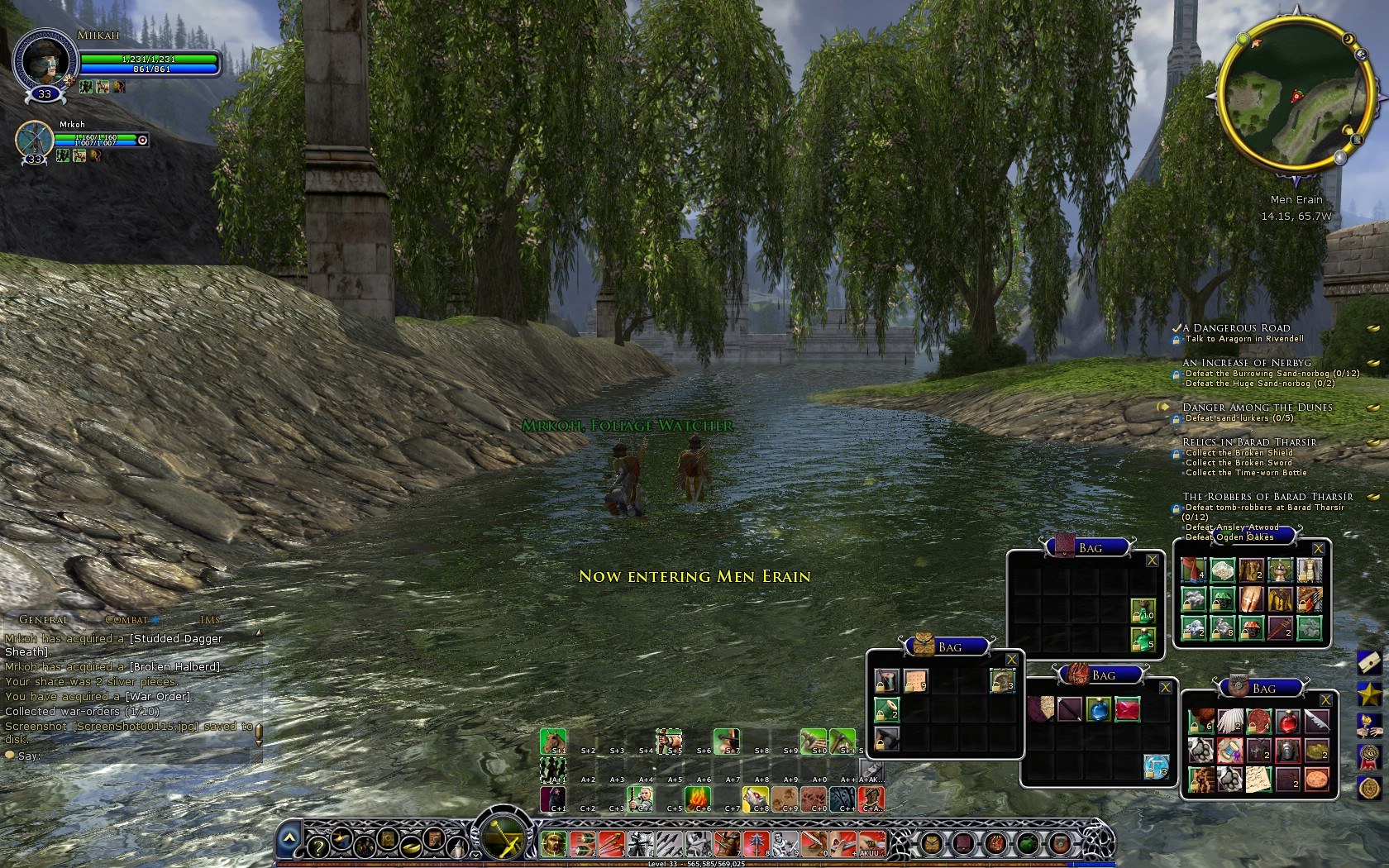1389x868 pixels.
Task: Close the bag holding the green potions
Action: pos(1152,560)
